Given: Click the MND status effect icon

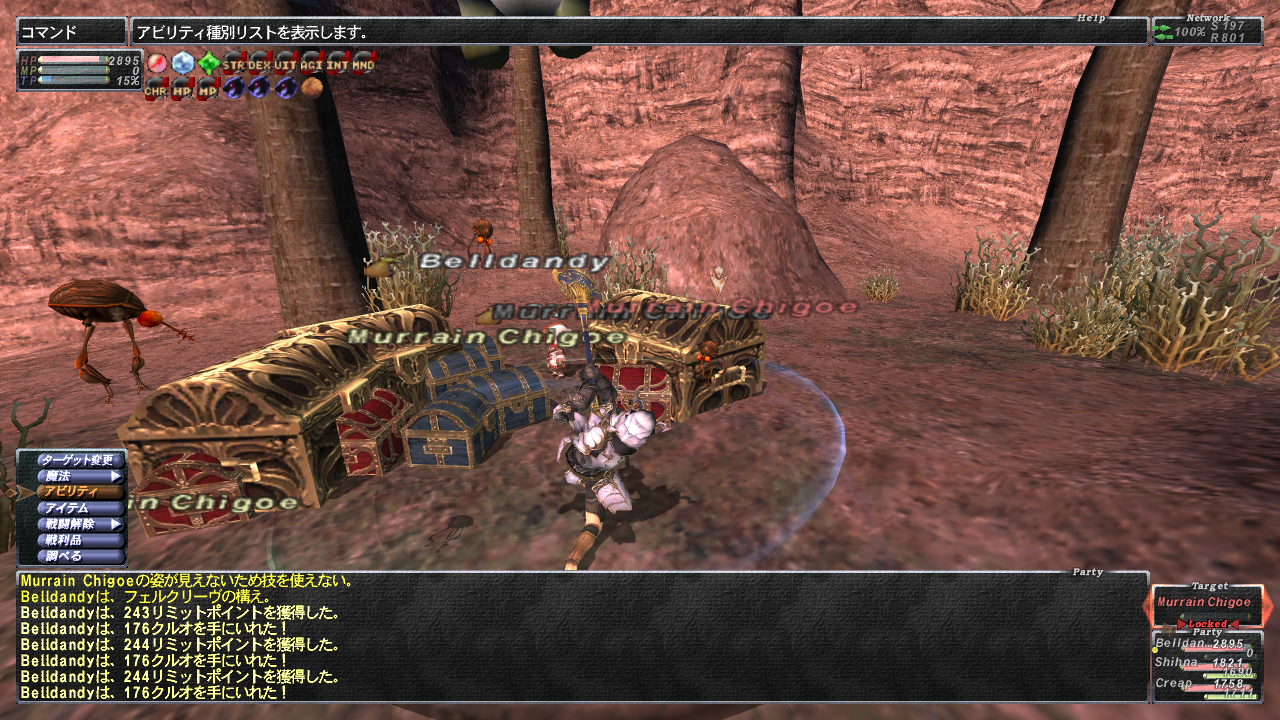Looking at the screenshot, I should [x=364, y=65].
